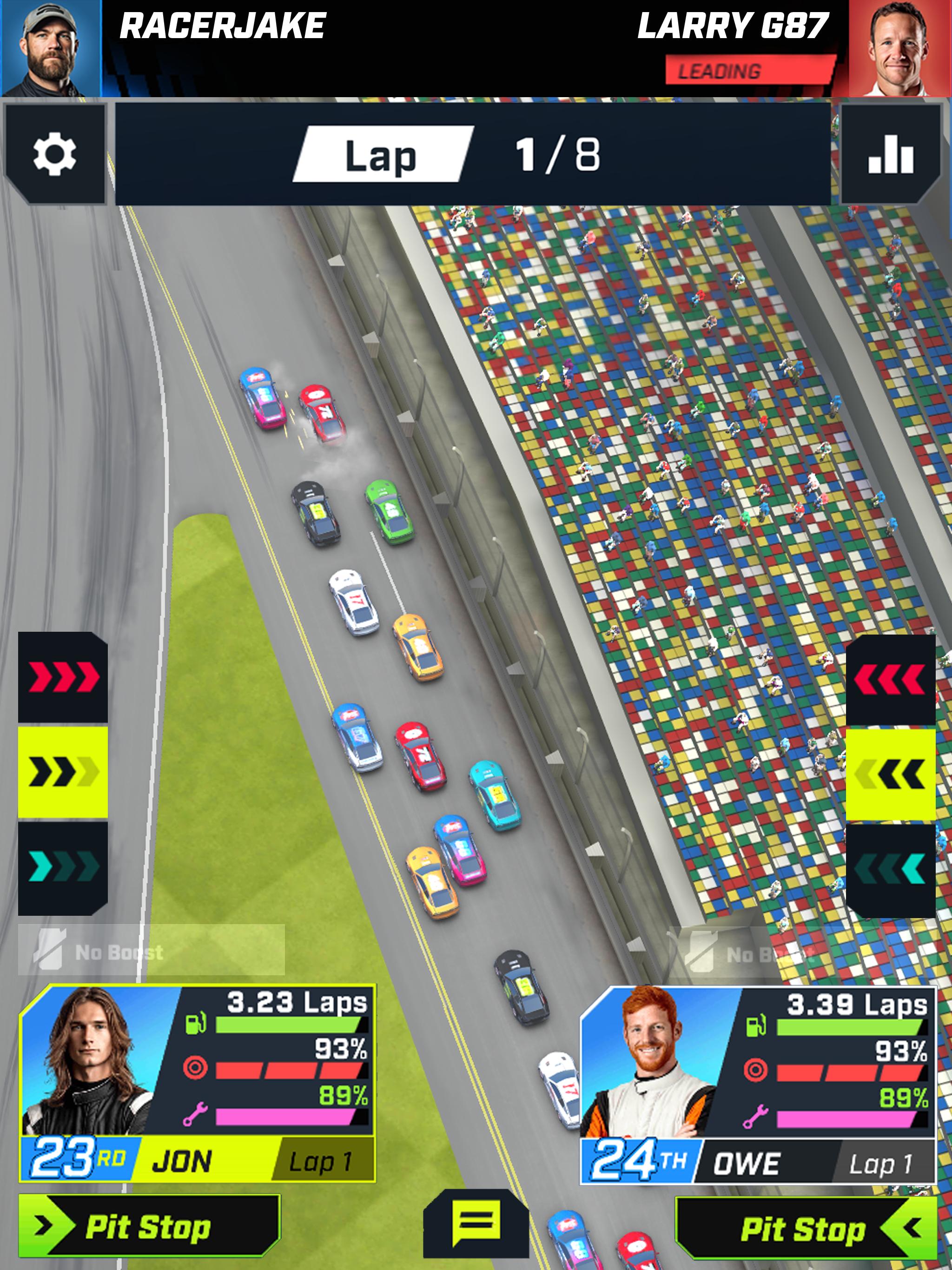This screenshot has width=952, height=1270.
Task: Open the gear settings menu
Action: click(x=54, y=154)
